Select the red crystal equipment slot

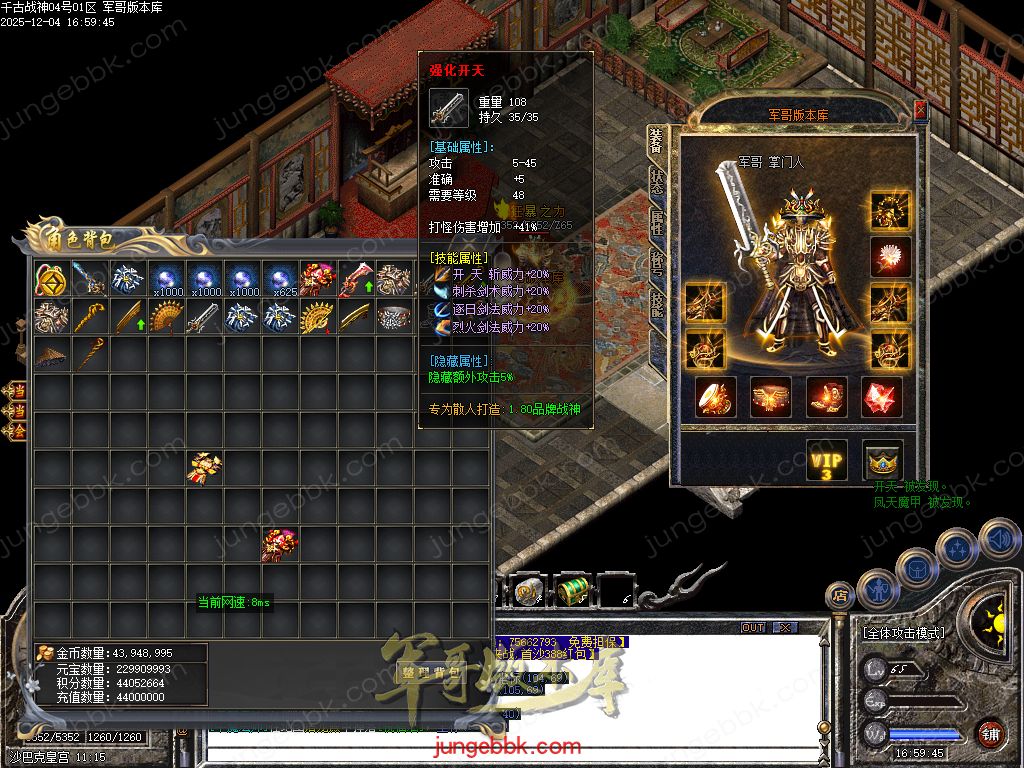tap(883, 397)
